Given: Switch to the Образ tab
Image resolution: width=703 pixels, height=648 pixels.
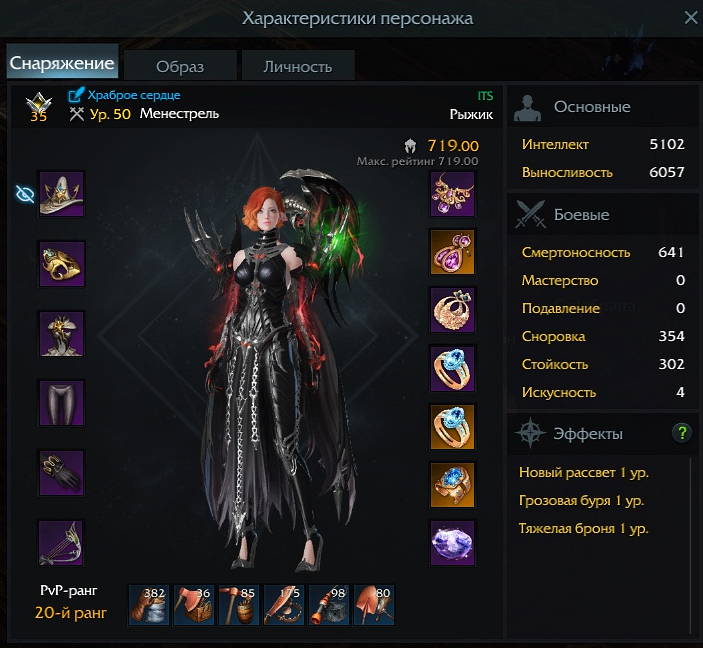Looking at the screenshot, I should [180, 66].
